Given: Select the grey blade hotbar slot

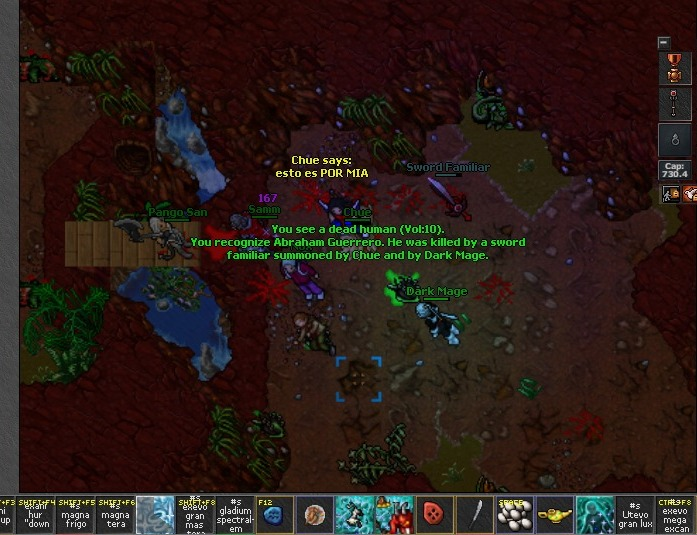Looking at the screenshot, I should pos(475,514).
